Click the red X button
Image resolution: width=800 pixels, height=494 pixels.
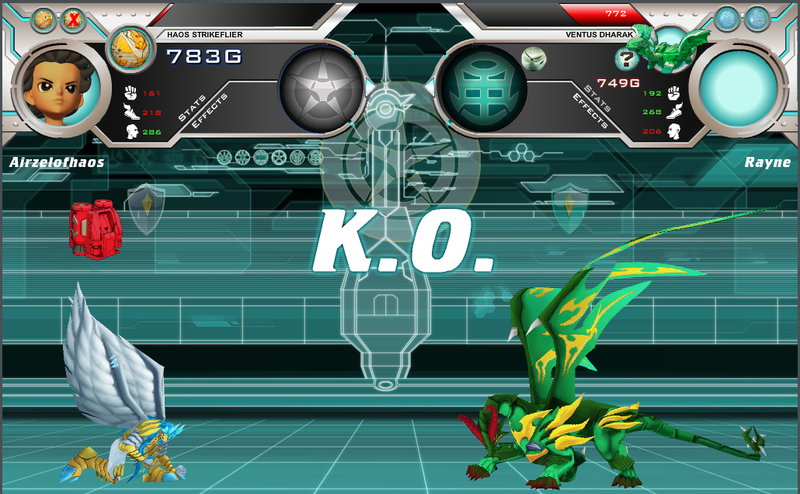click(73, 18)
